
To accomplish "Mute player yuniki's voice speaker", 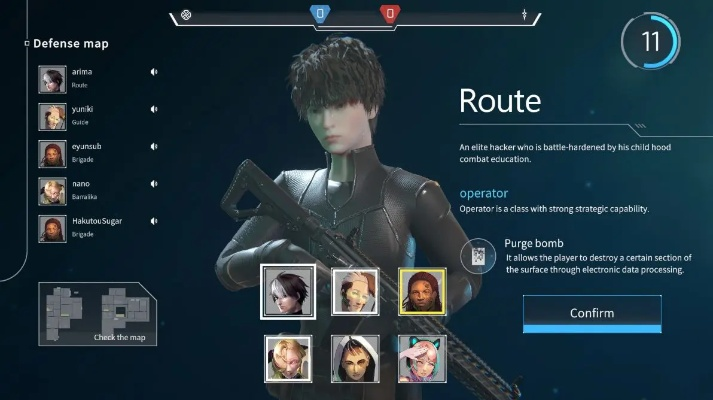I will click(x=154, y=109).
